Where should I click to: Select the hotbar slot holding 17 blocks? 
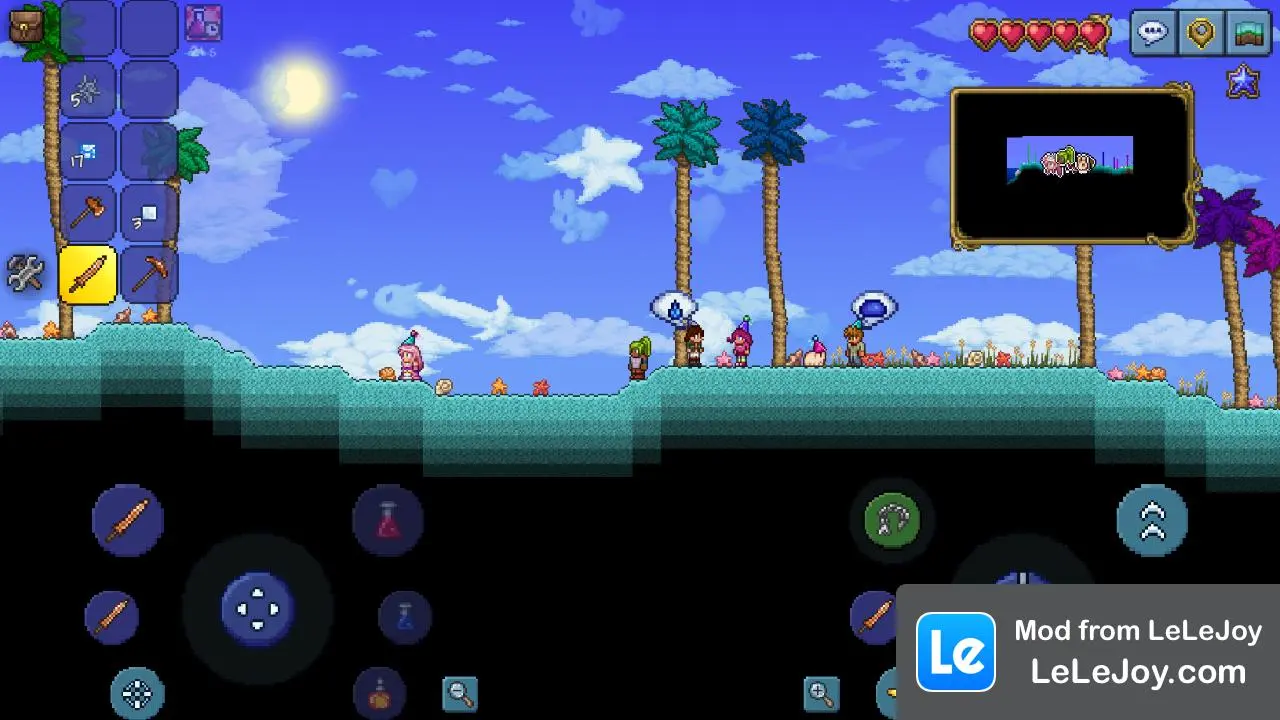(x=88, y=152)
